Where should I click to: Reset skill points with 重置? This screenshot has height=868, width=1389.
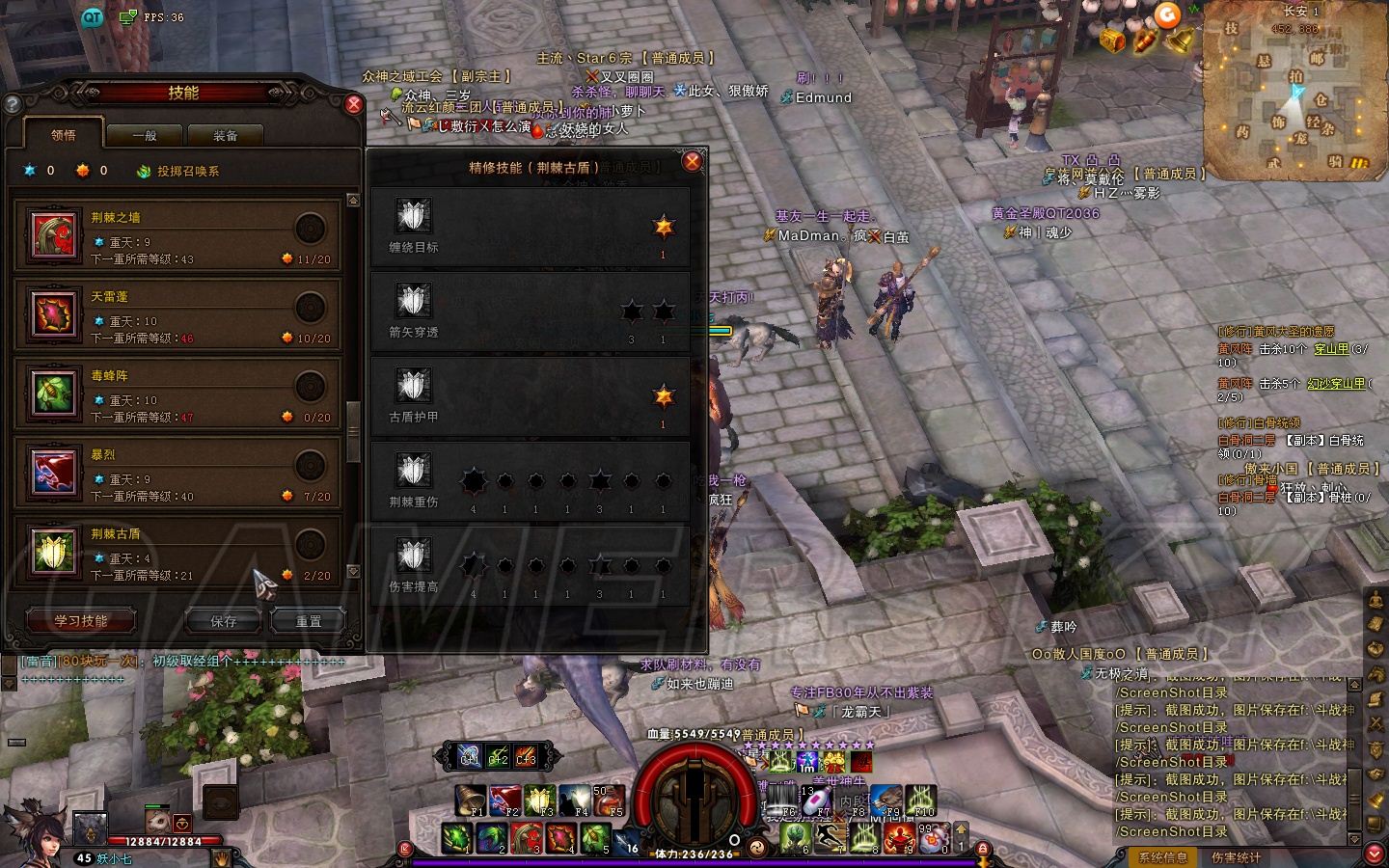(x=308, y=622)
